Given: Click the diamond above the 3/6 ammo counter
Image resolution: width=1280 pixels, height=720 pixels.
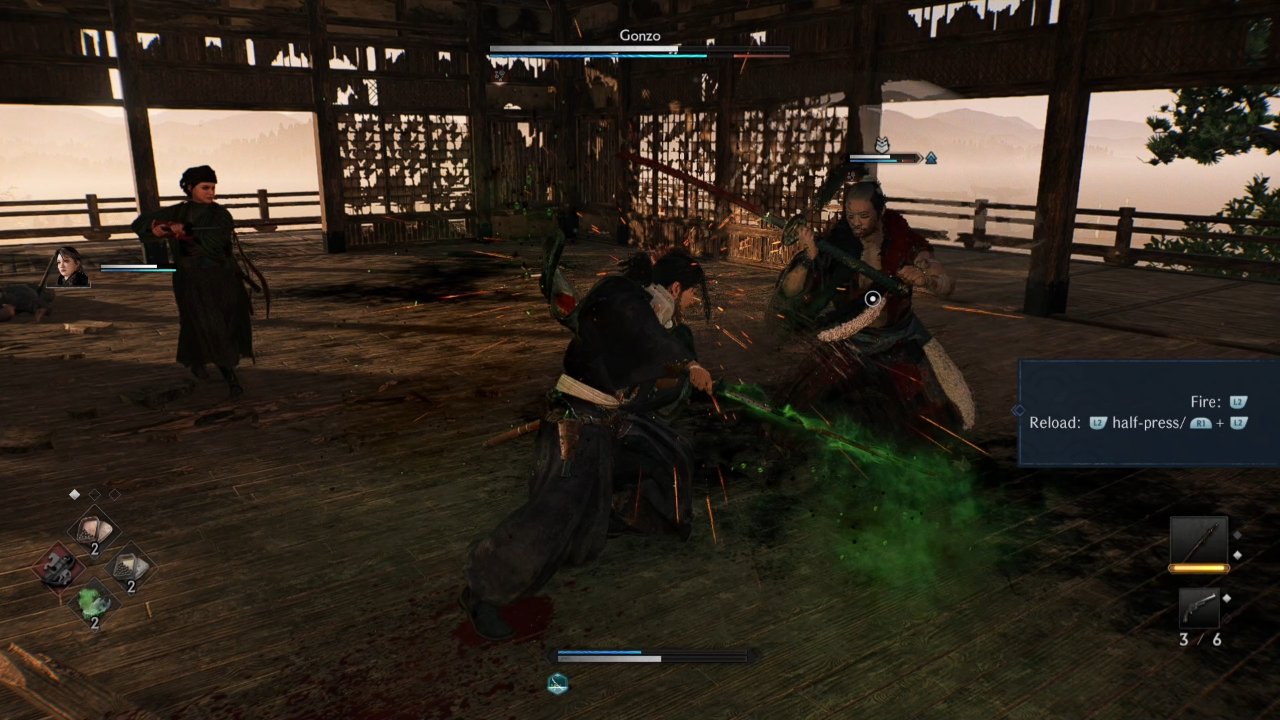Looking at the screenshot, I should [x=1226, y=597].
